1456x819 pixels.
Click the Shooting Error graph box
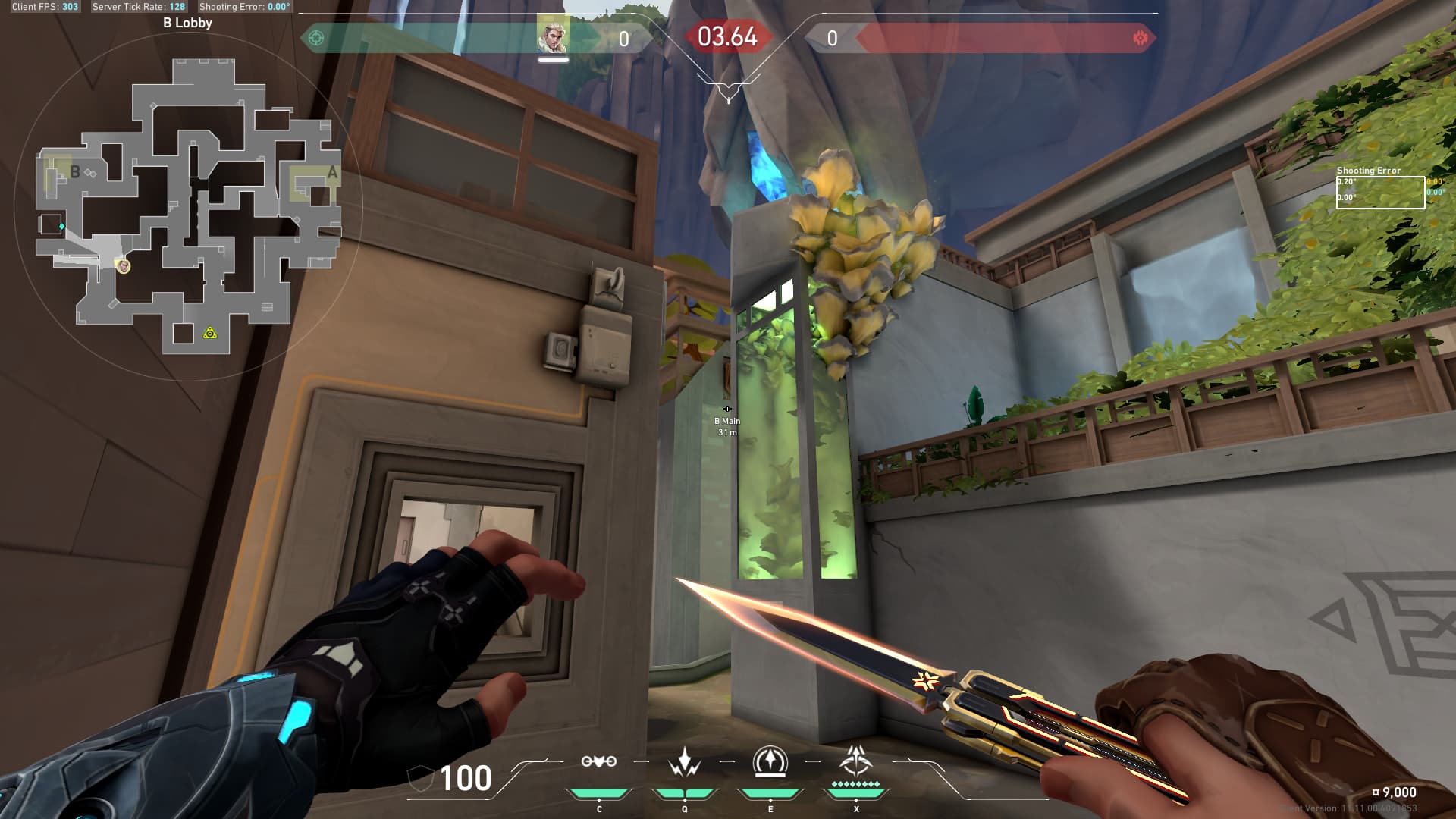pos(1379,192)
